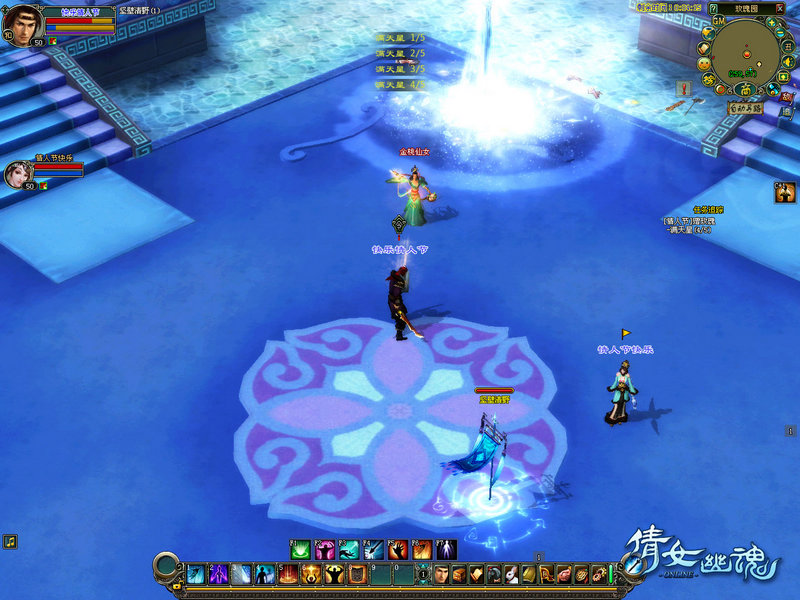
Task: Open the minimap help question mark
Action: (x=713, y=8)
